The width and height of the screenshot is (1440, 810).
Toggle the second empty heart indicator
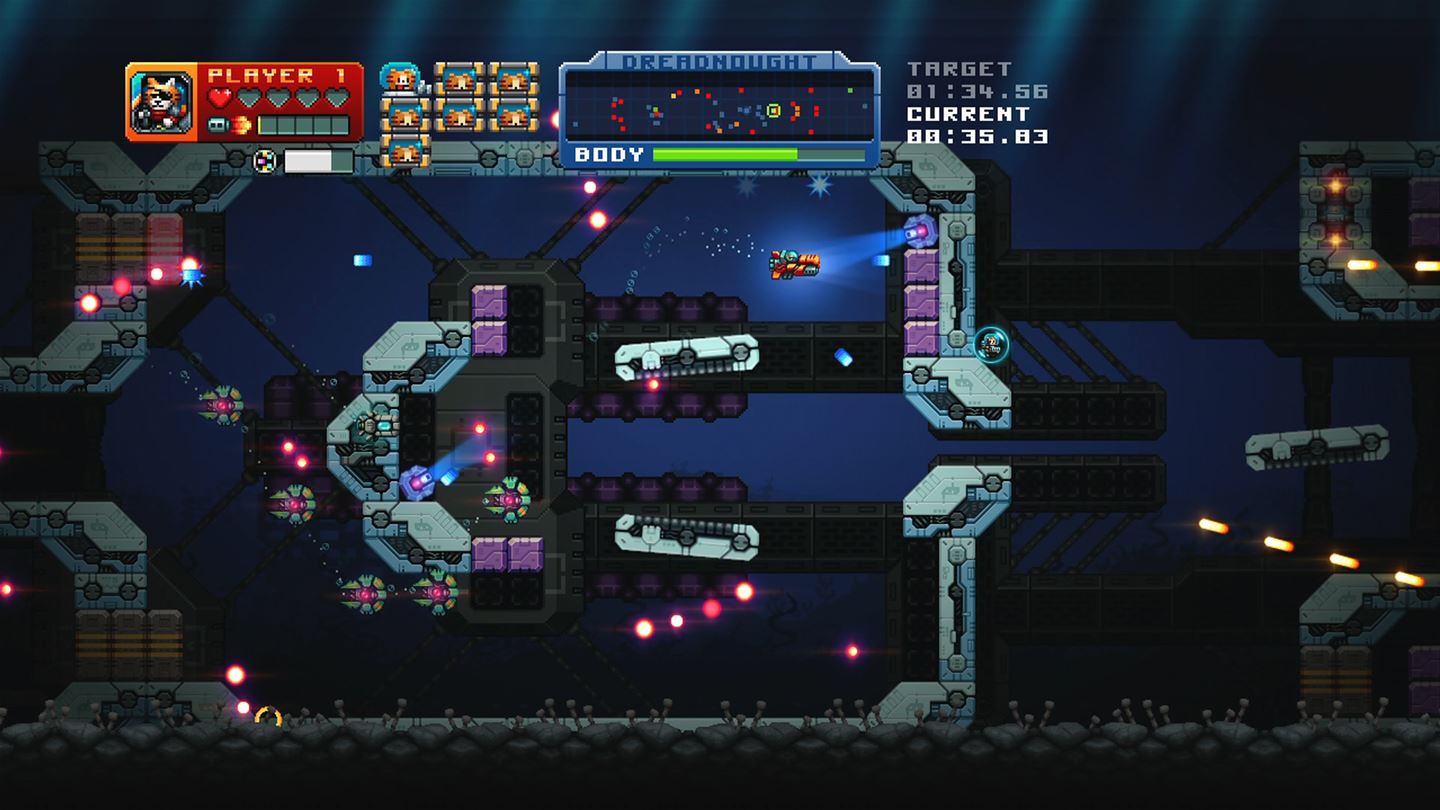[251, 97]
